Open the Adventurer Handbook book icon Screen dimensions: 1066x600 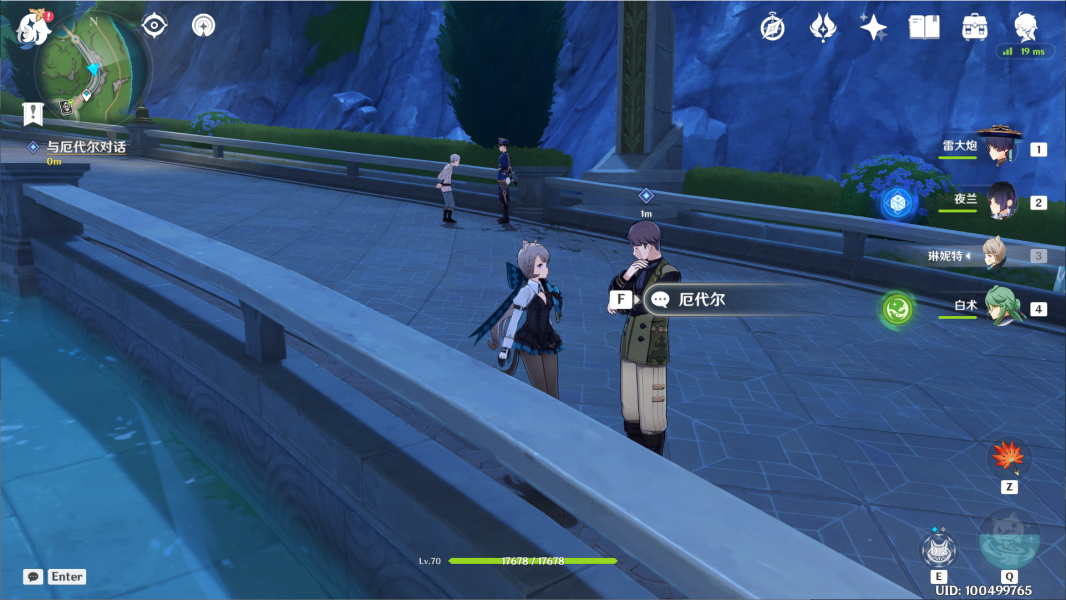coord(924,27)
